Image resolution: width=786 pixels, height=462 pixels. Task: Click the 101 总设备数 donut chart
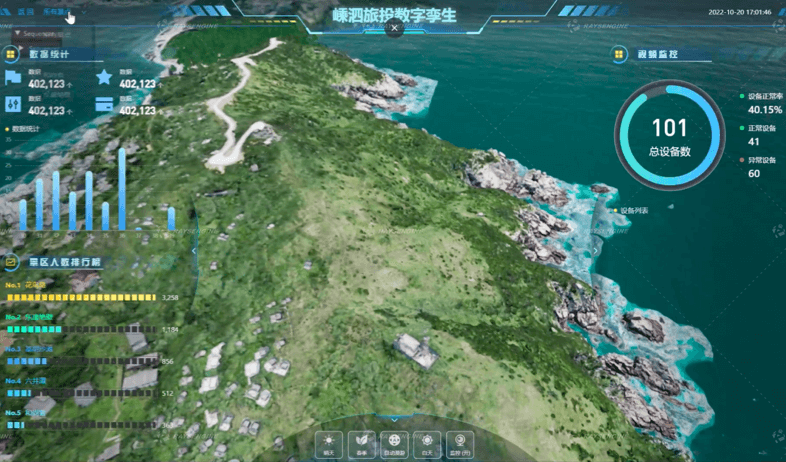coord(669,135)
